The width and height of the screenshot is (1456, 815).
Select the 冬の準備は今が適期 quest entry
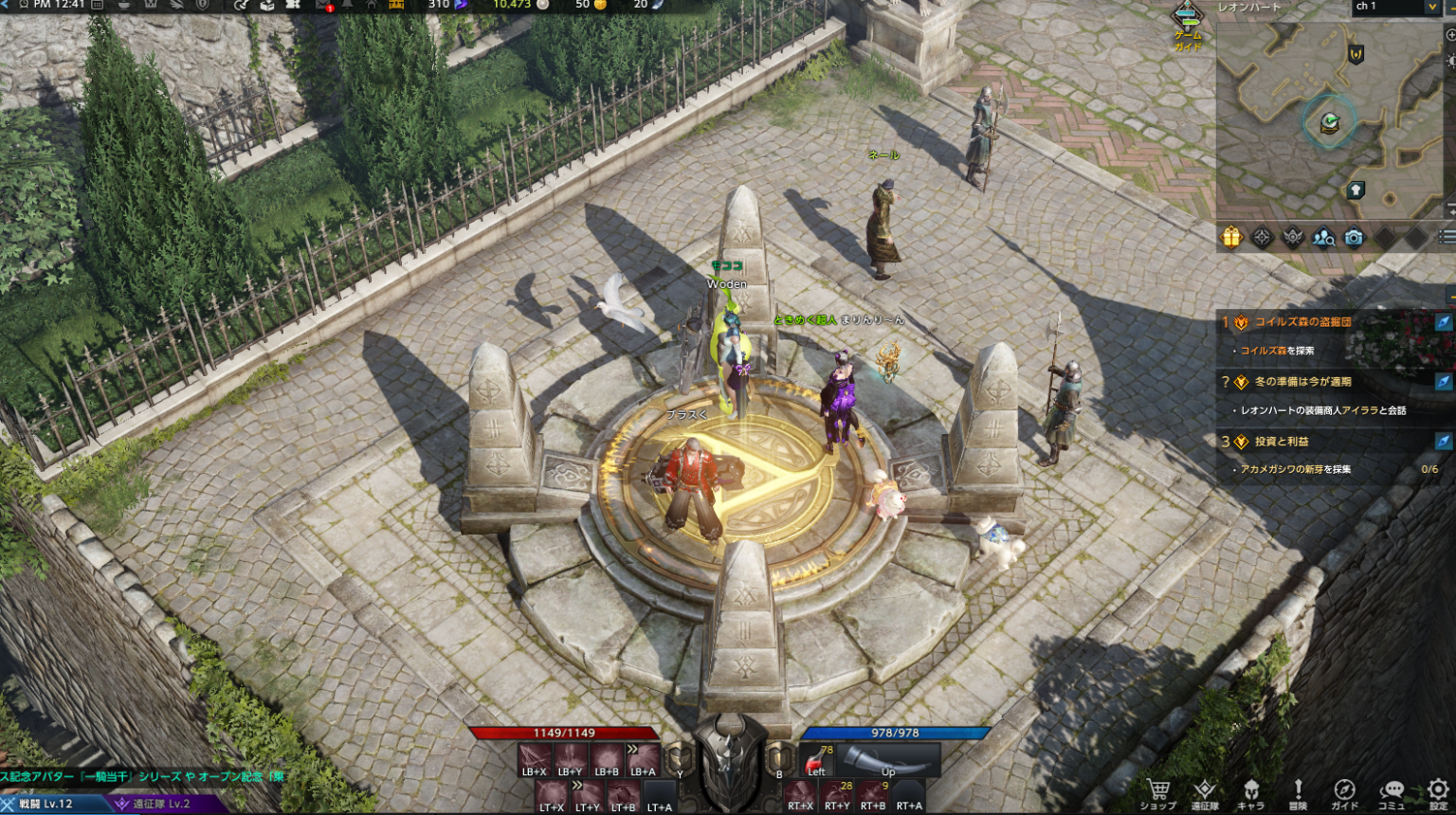[x=1303, y=382]
